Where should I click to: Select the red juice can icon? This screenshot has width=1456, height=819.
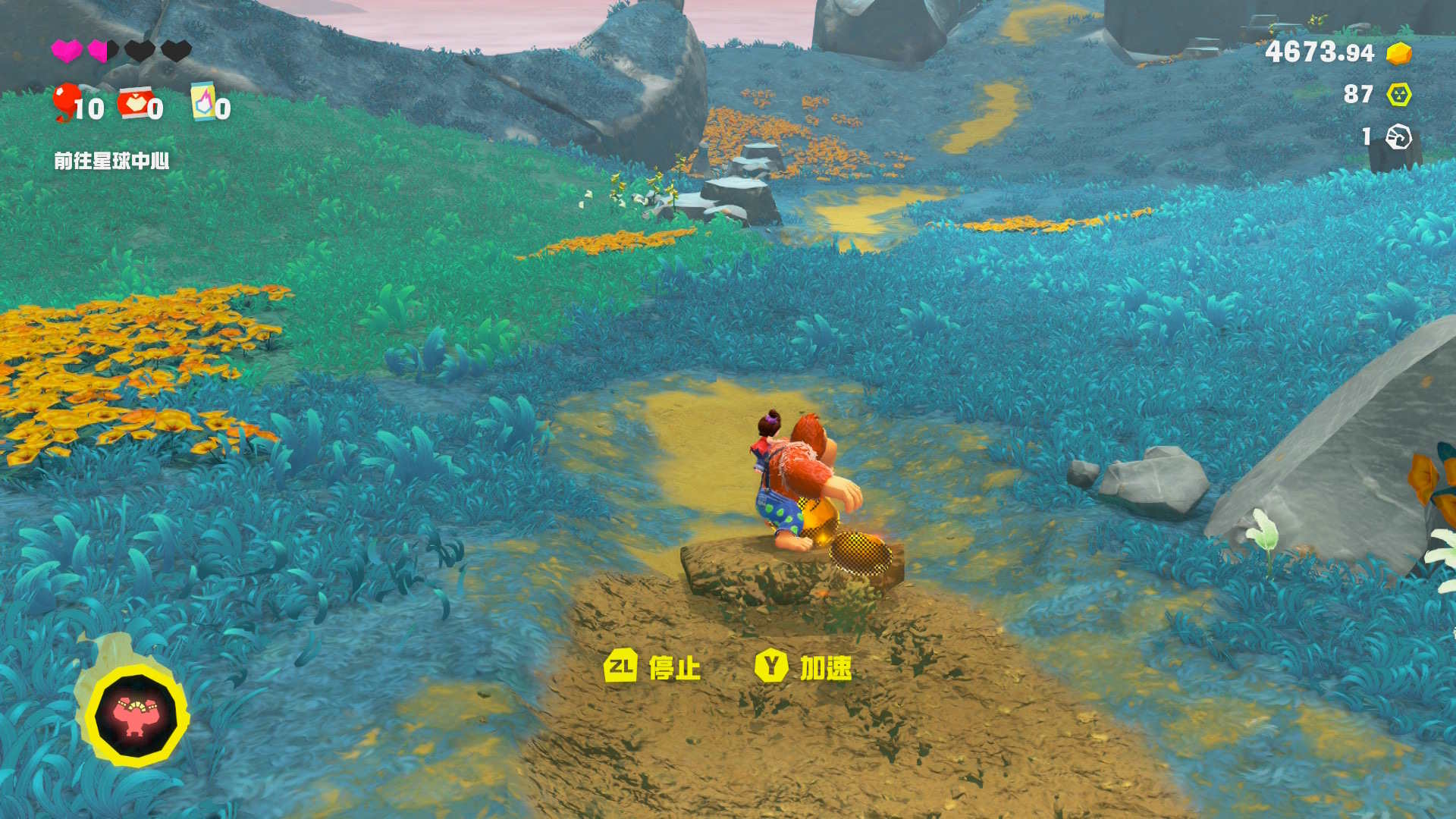tap(135, 102)
